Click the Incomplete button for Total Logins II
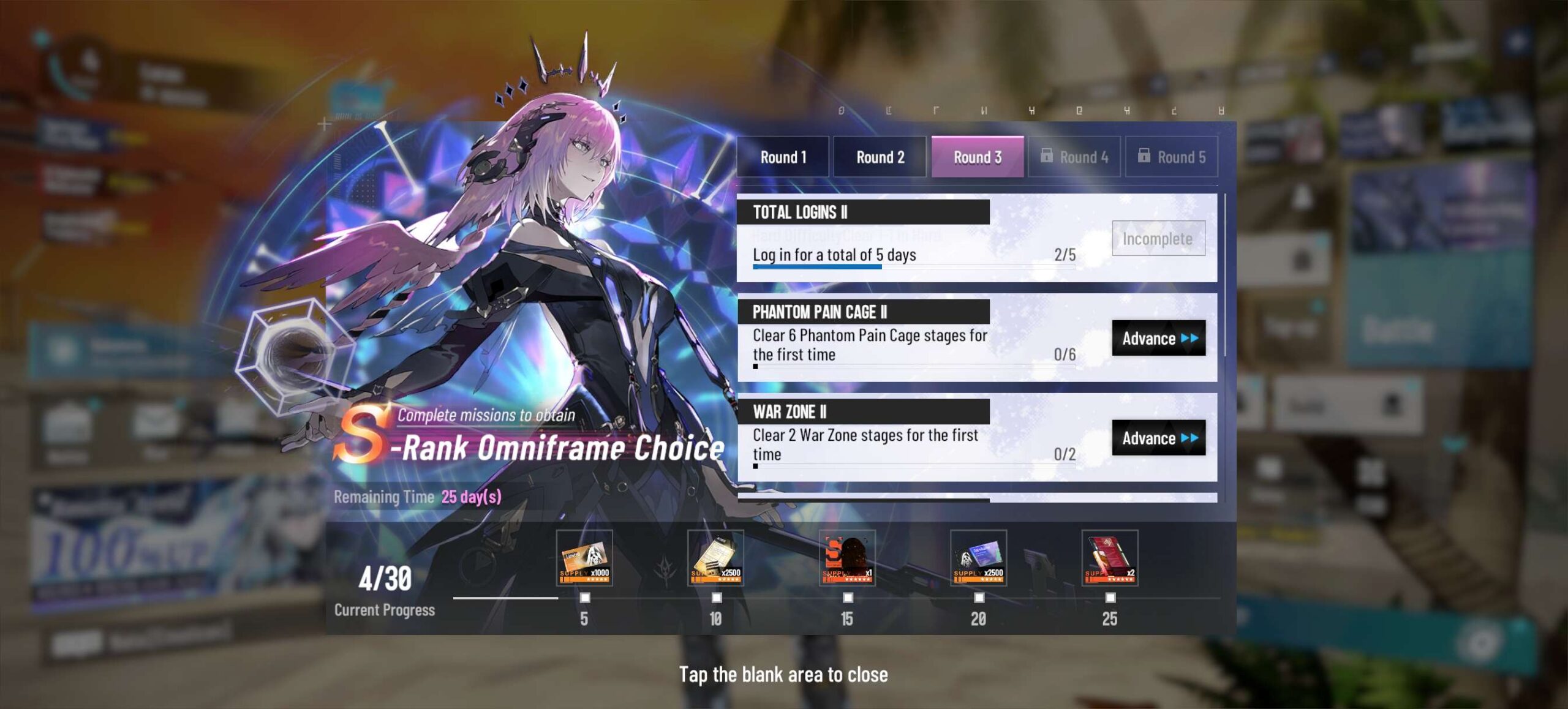This screenshot has height=709, width=1568. pyautogui.click(x=1158, y=238)
